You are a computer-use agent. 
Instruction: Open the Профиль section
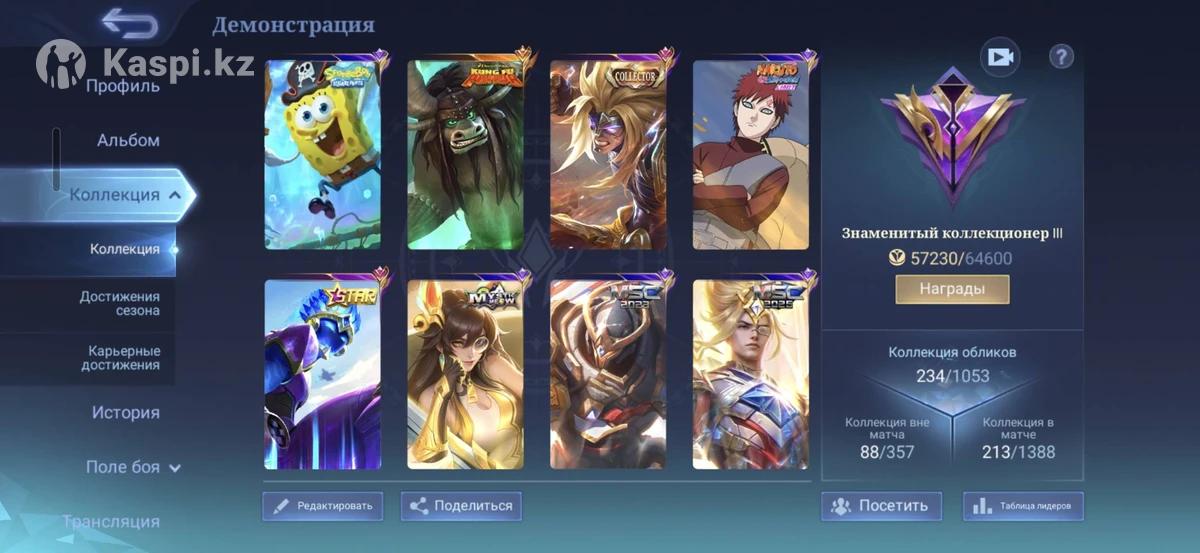point(122,86)
